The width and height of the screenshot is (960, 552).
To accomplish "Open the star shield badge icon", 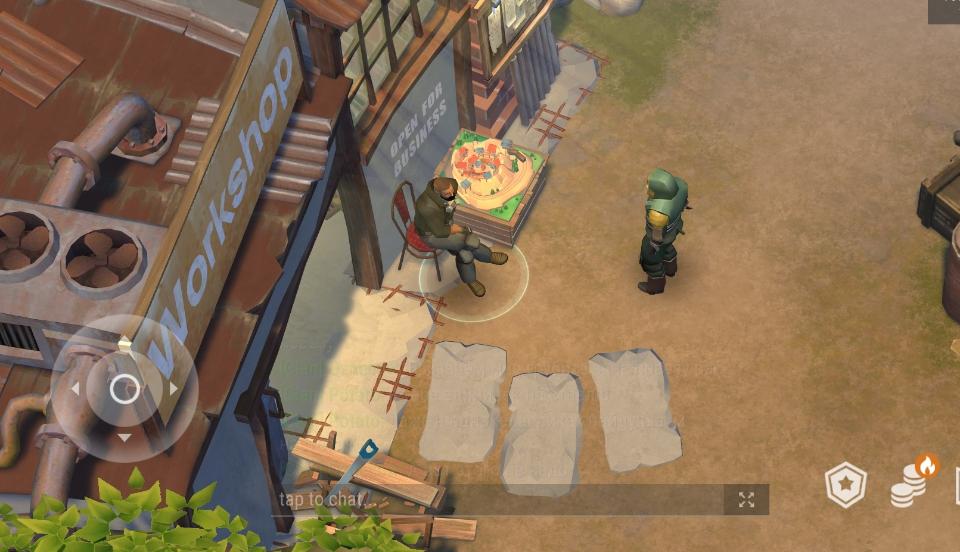I will click(x=845, y=486).
